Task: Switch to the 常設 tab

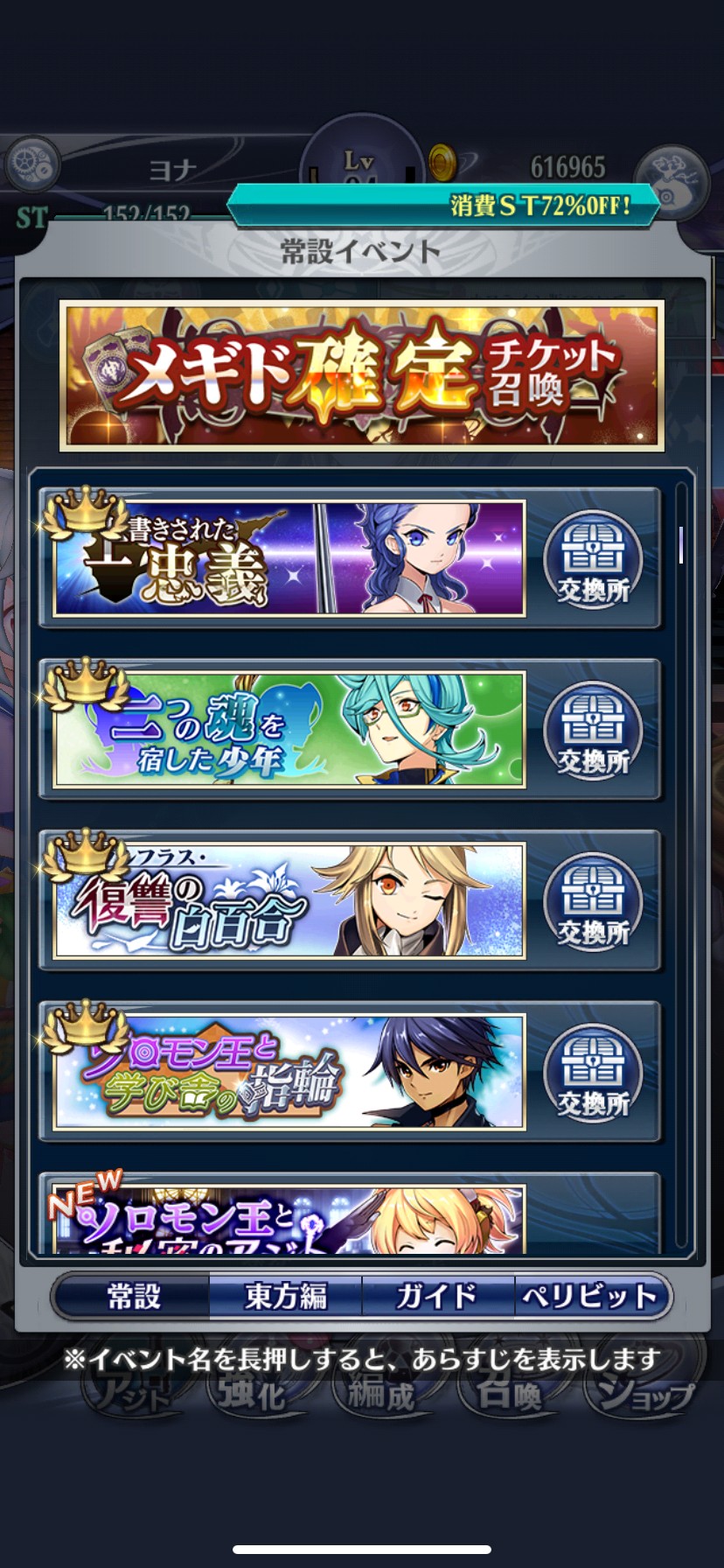Action: pos(133,1296)
